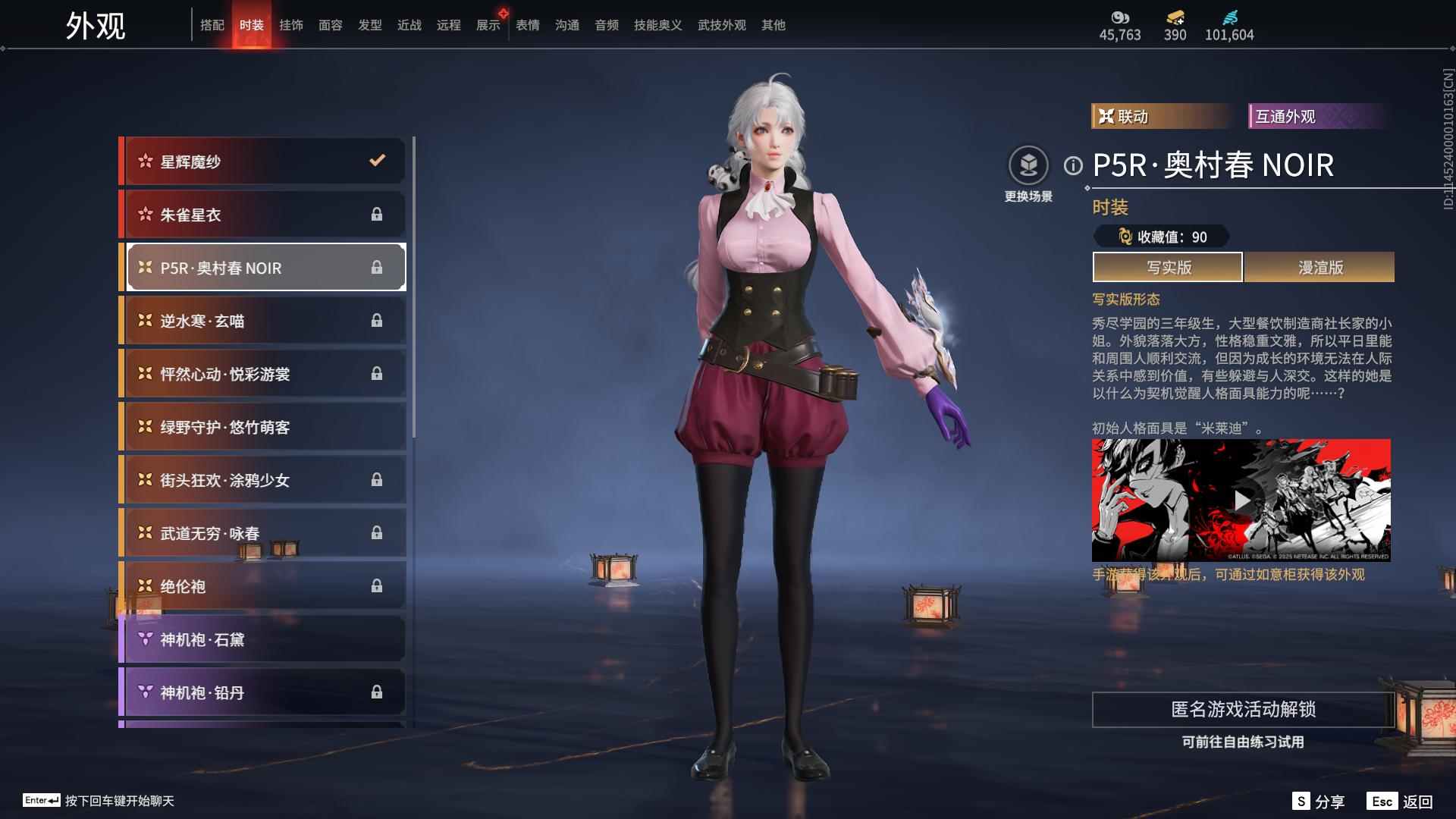Click 可前往自由练习试用 trial link
1456x819 pixels.
pos(1243,742)
